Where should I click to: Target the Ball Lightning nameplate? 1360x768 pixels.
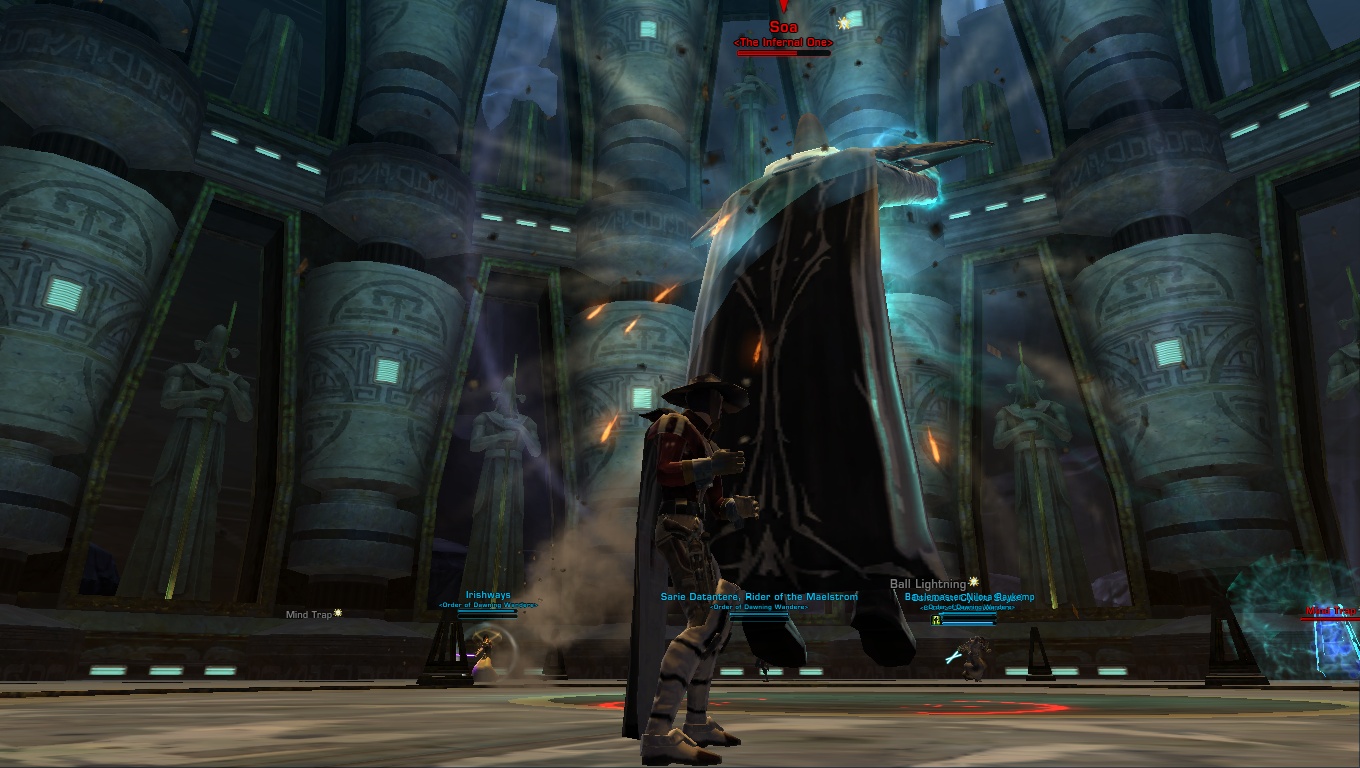point(928,584)
